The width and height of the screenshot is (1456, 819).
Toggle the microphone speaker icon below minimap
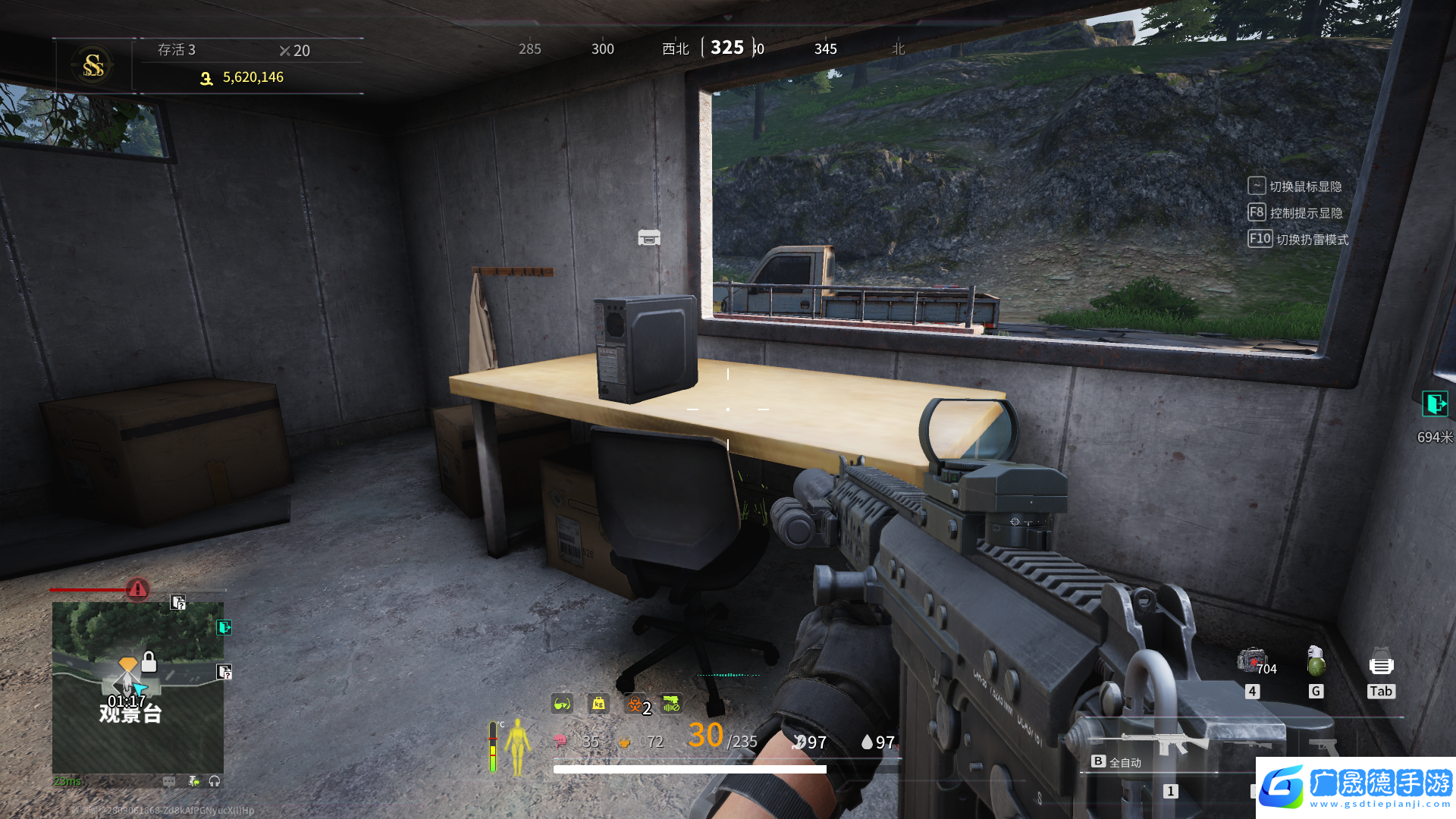click(193, 781)
